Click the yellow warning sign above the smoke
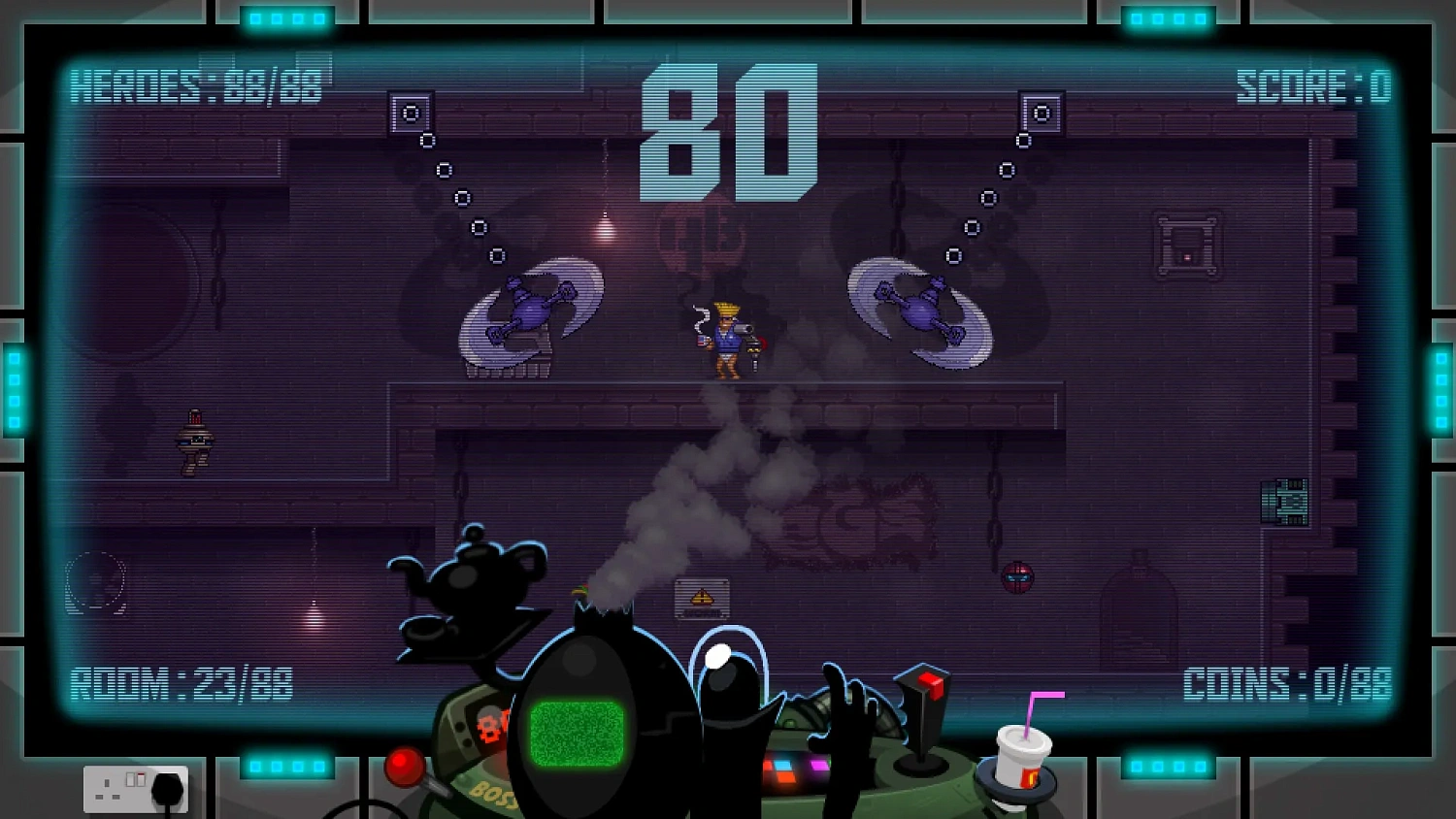1456x819 pixels. pyautogui.click(x=701, y=597)
